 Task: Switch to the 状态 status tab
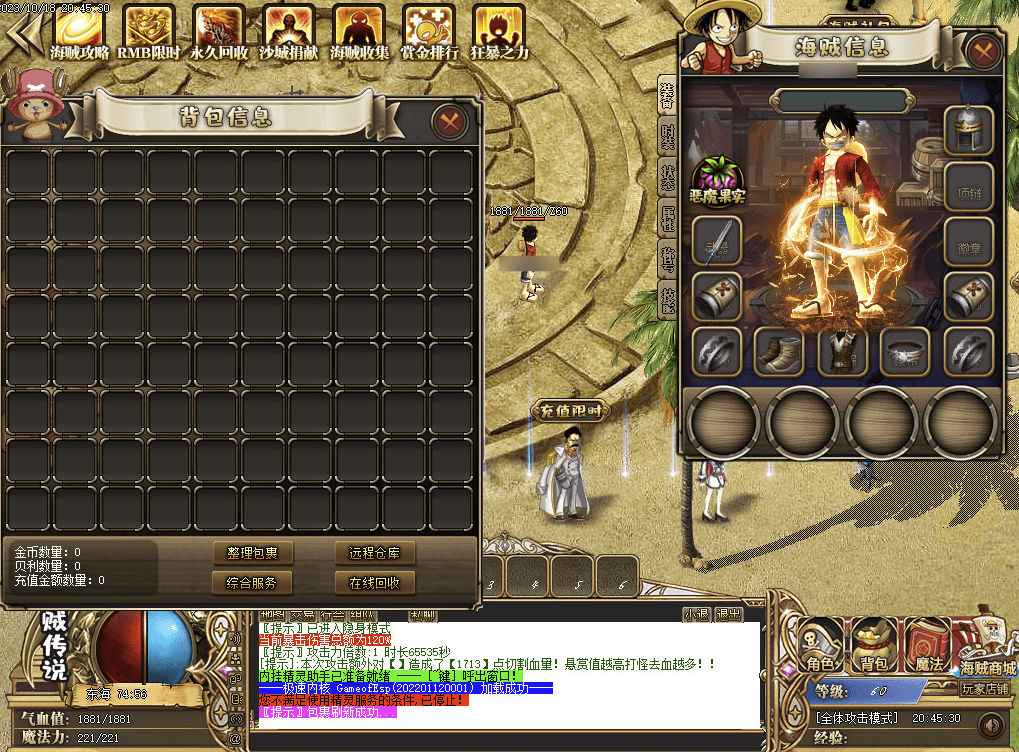[667, 176]
